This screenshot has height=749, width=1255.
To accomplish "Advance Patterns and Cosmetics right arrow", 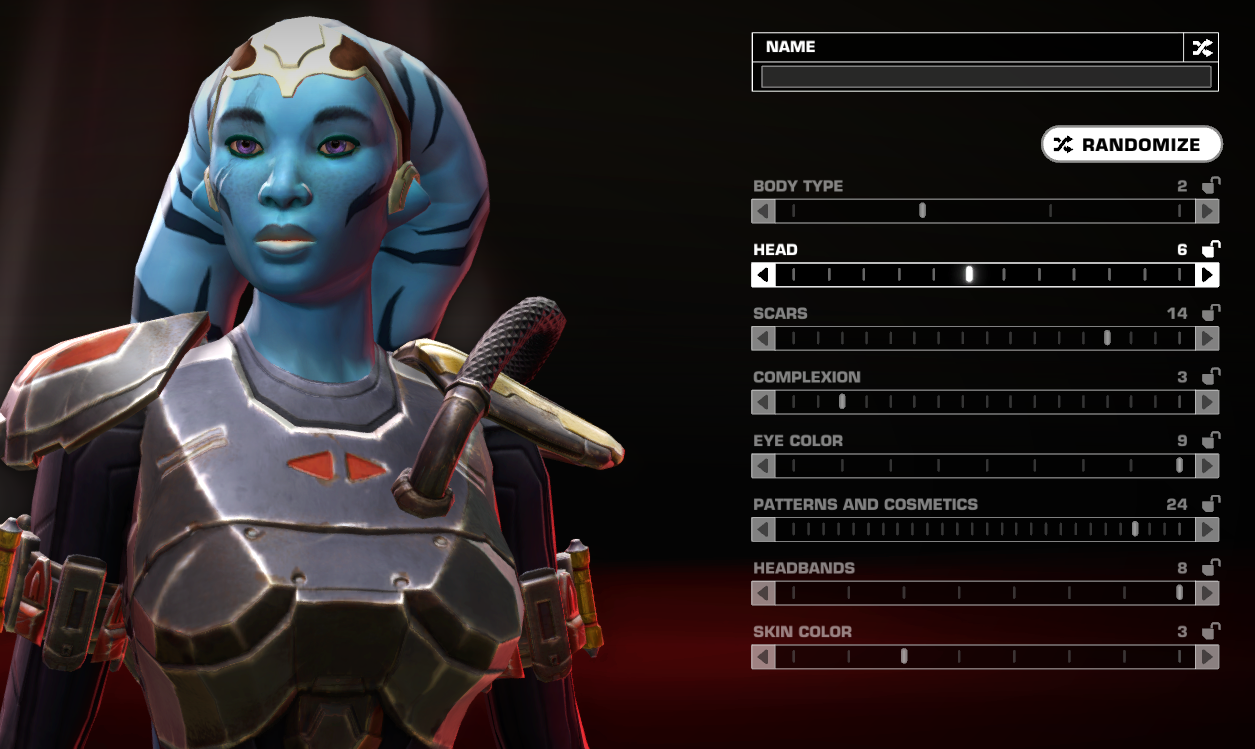I will tap(1207, 530).
